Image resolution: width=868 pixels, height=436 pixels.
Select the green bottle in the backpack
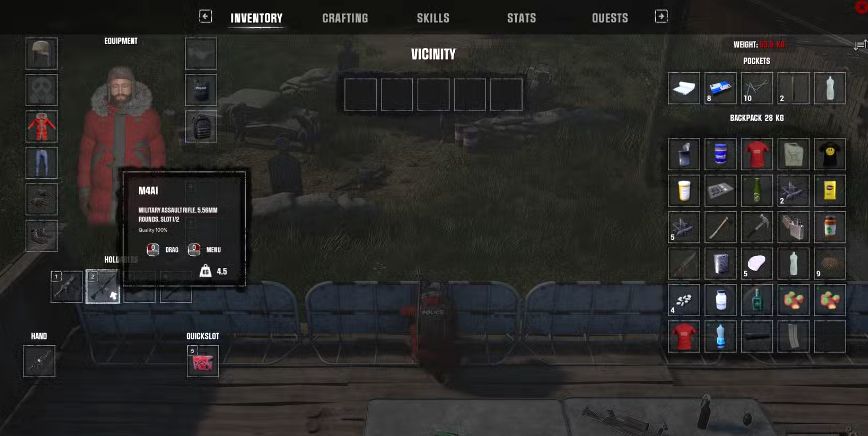[756, 190]
